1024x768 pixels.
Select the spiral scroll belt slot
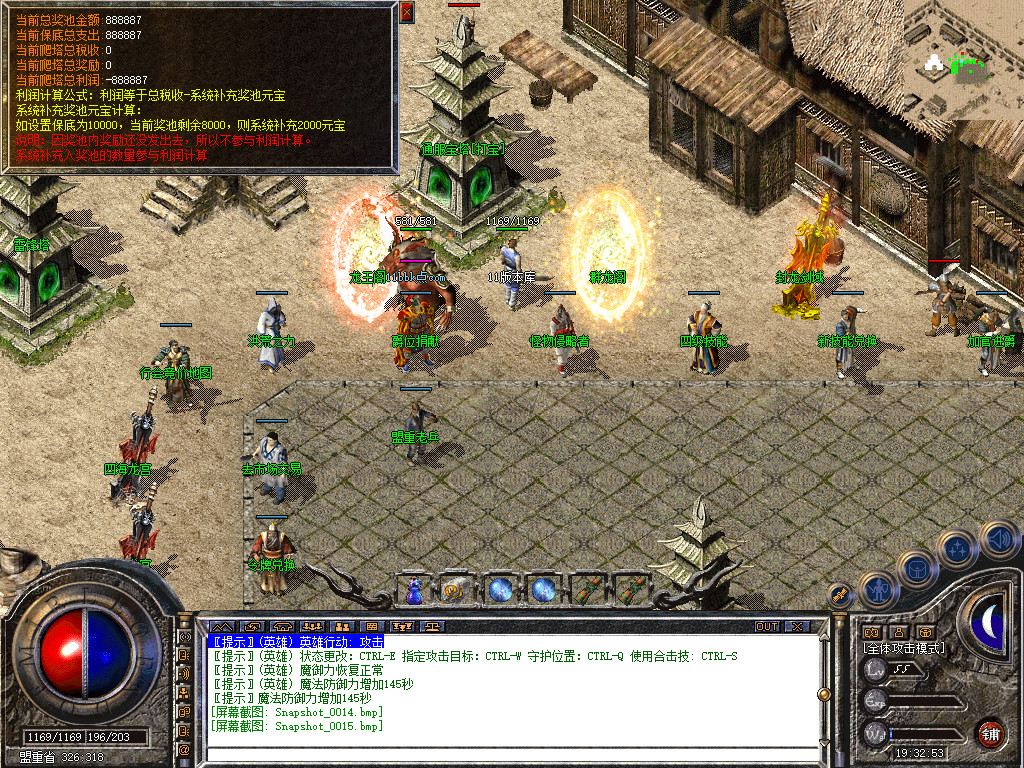pyautogui.click(x=456, y=590)
